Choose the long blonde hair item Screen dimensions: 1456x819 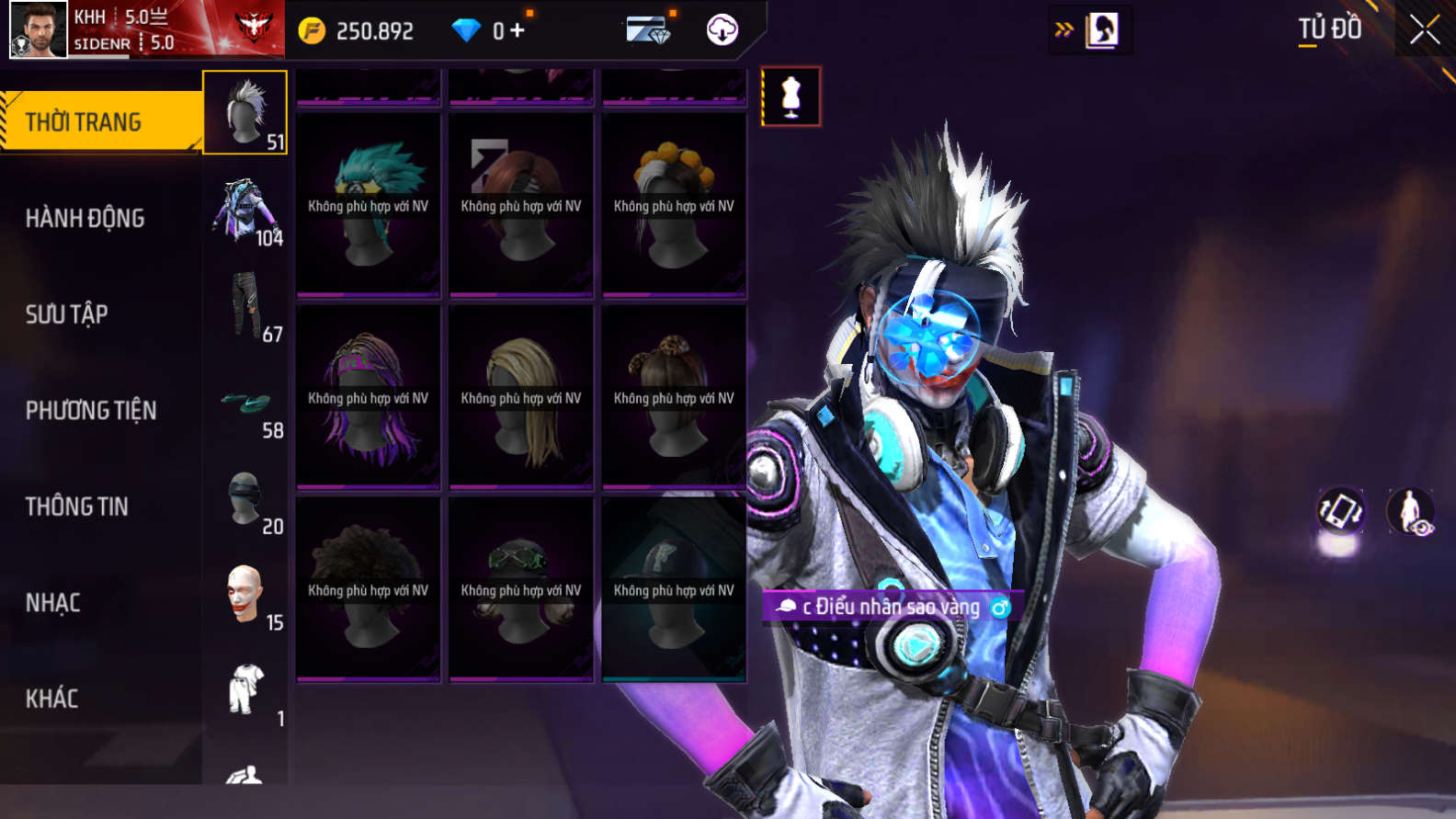(521, 397)
